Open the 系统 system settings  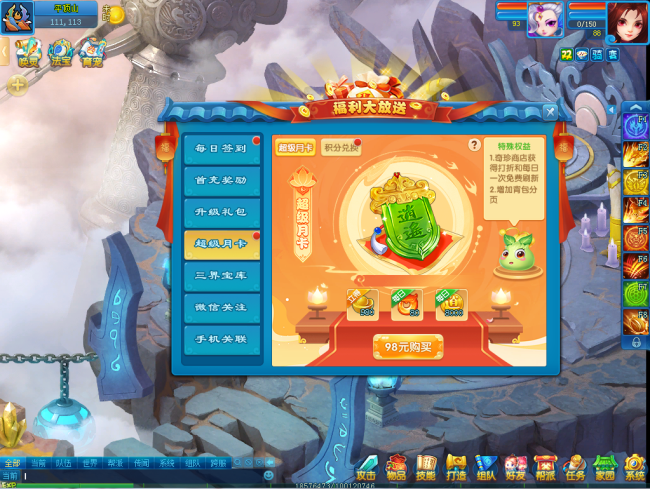pyautogui.click(x=635, y=467)
